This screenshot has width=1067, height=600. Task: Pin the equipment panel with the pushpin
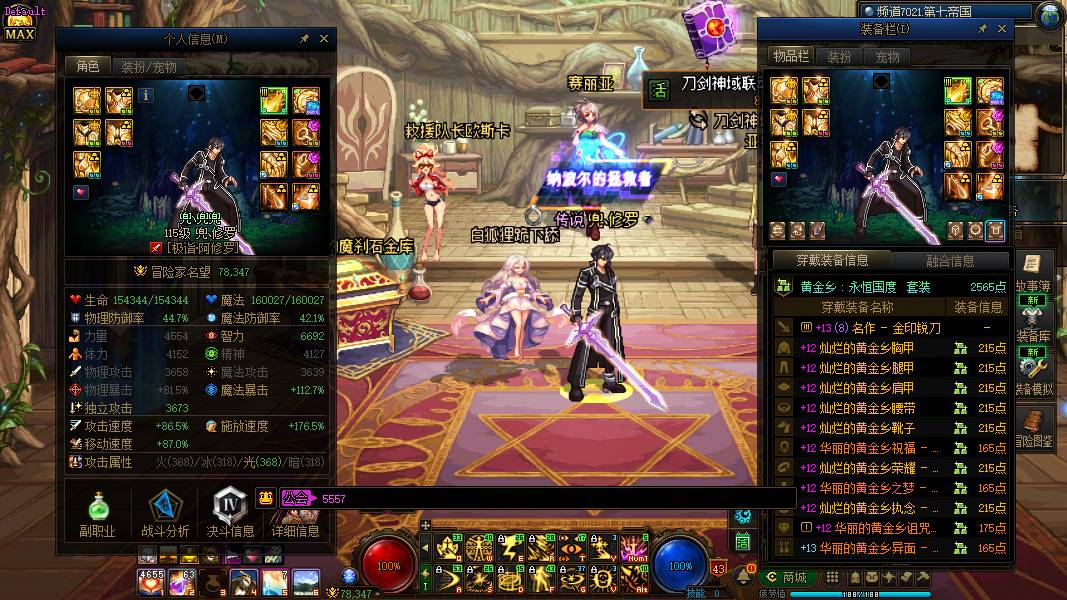click(x=982, y=29)
